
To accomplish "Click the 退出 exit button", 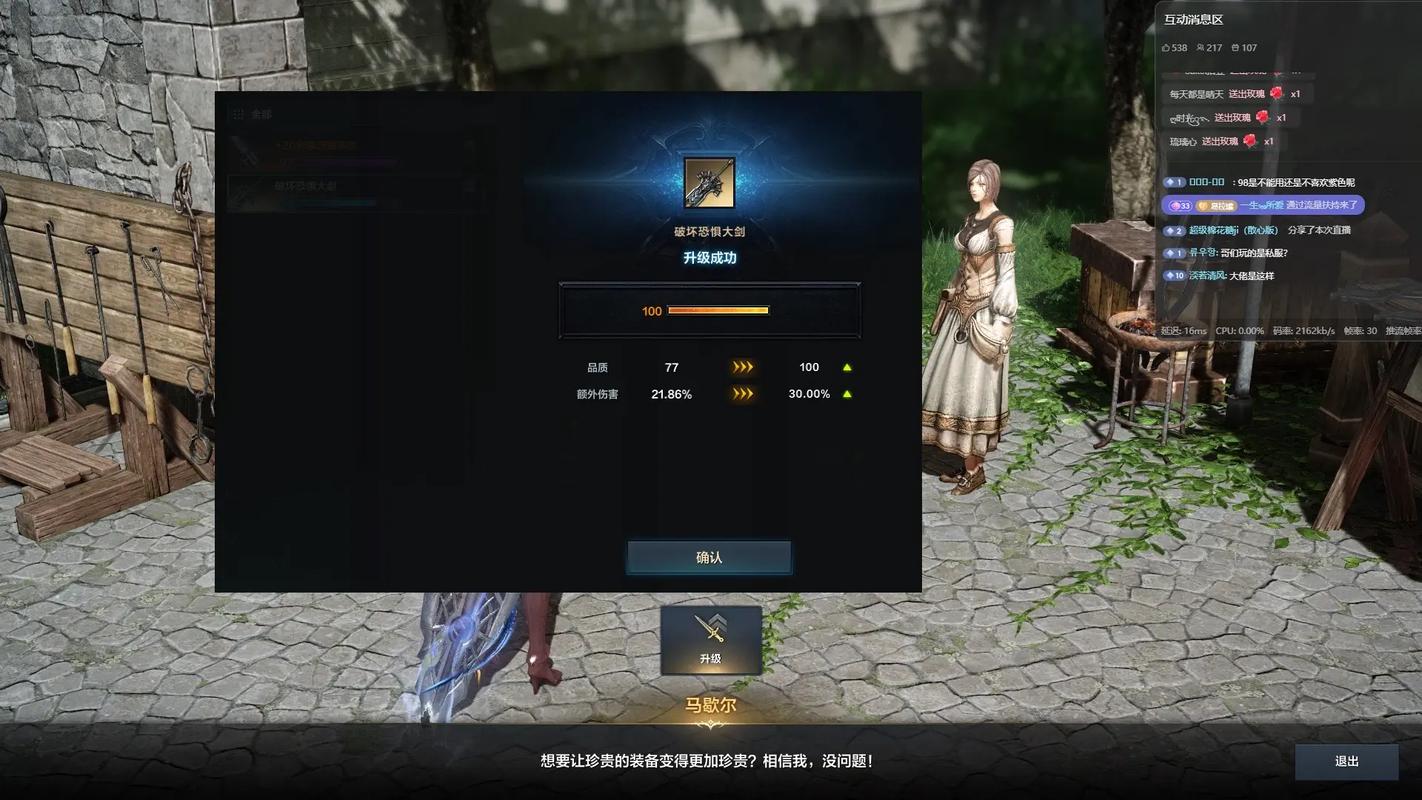I will pyautogui.click(x=1344, y=761).
